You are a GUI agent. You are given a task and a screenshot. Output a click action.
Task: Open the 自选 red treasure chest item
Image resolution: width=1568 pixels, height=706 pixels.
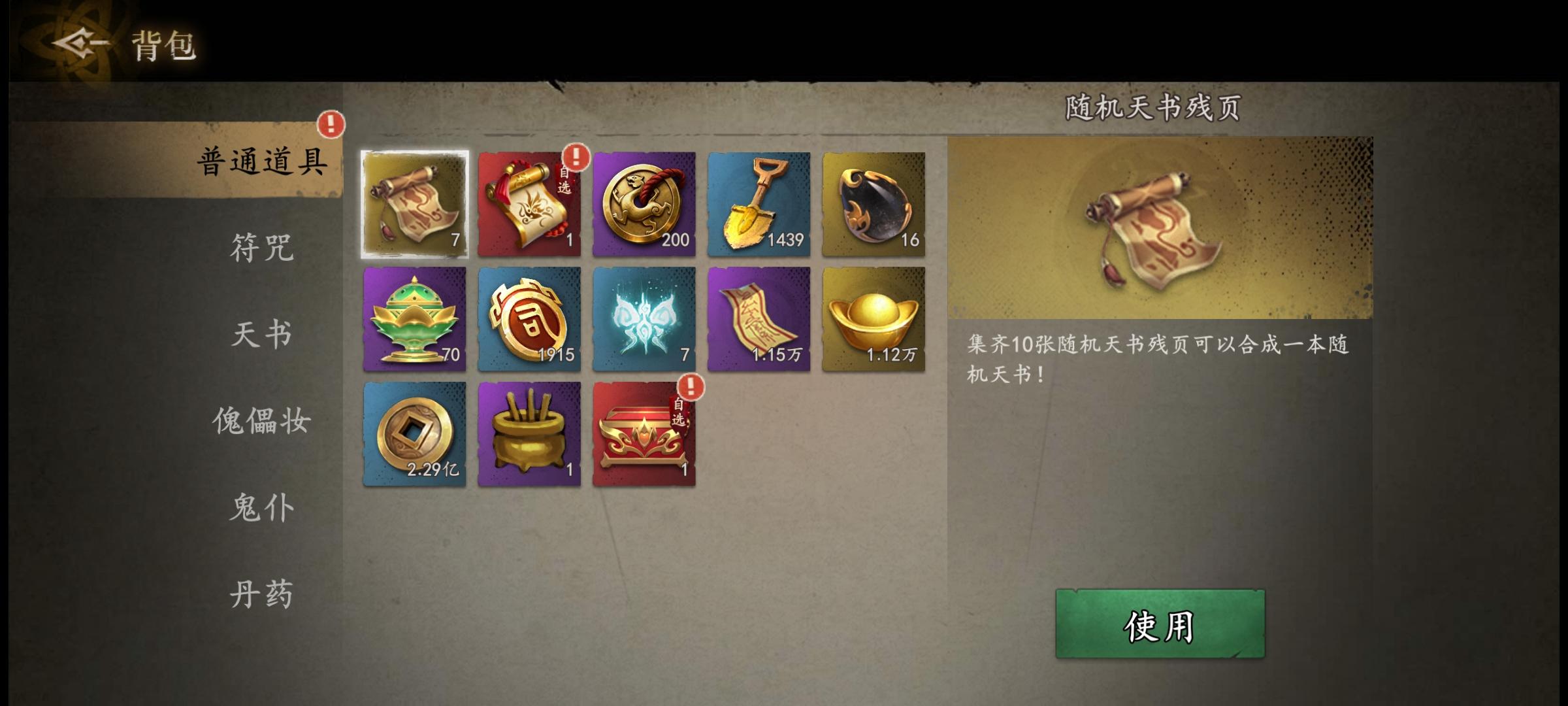(x=644, y=433)
